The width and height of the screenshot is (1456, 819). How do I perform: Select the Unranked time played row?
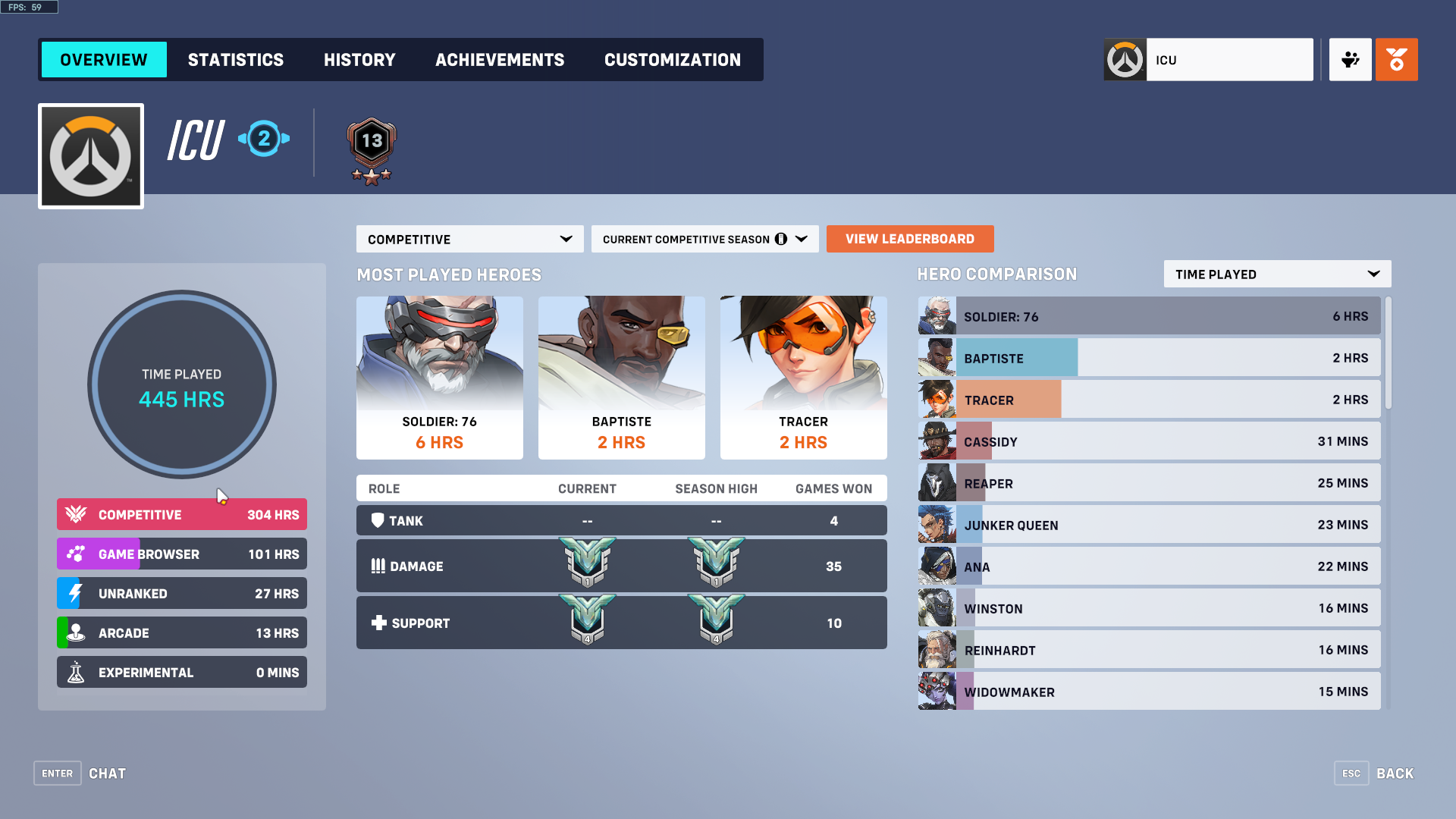pyautogui.click(x=182, y=593)
